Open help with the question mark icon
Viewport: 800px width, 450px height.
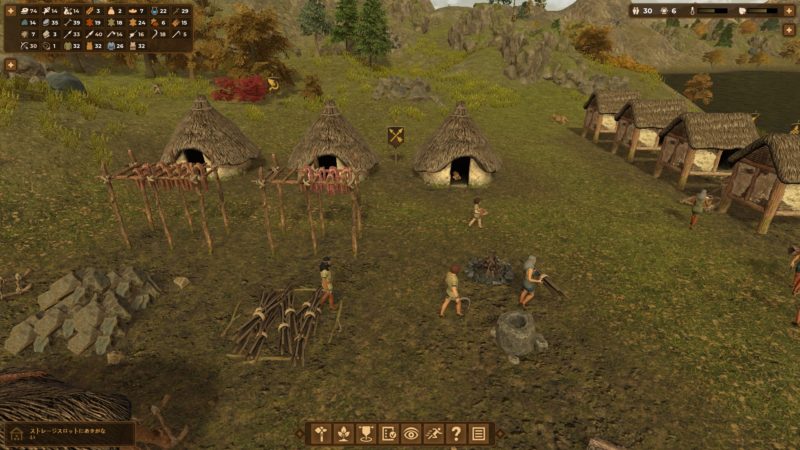456,434
